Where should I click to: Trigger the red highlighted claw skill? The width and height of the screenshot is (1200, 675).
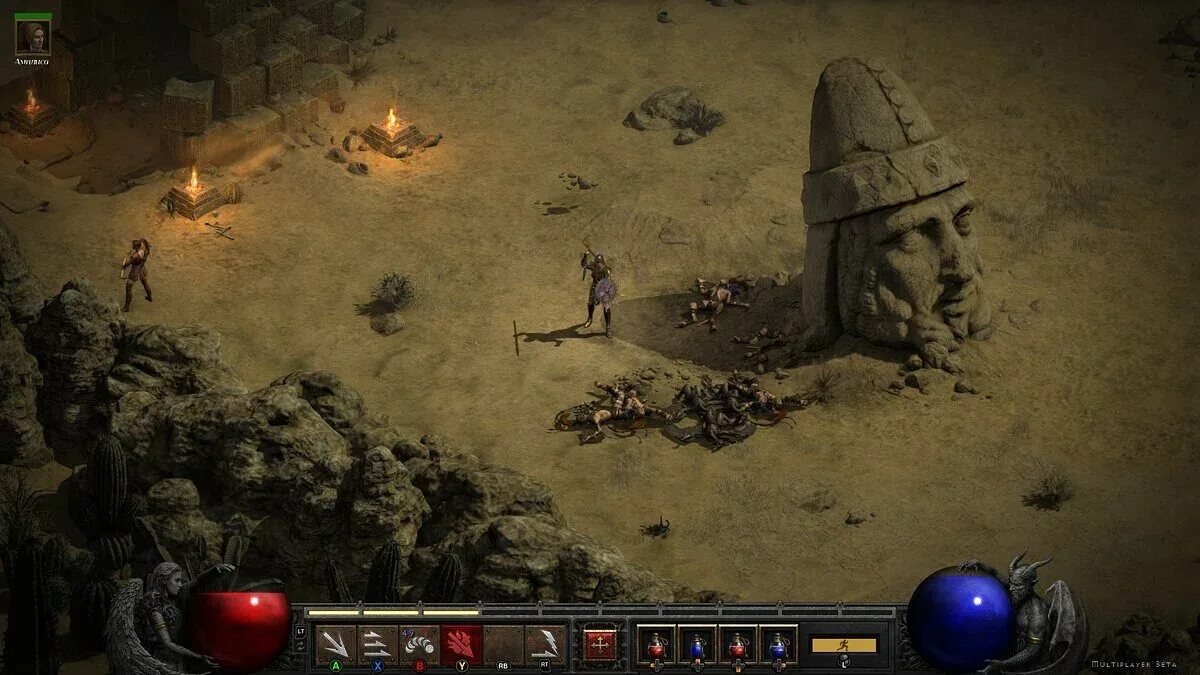[461, 644]
